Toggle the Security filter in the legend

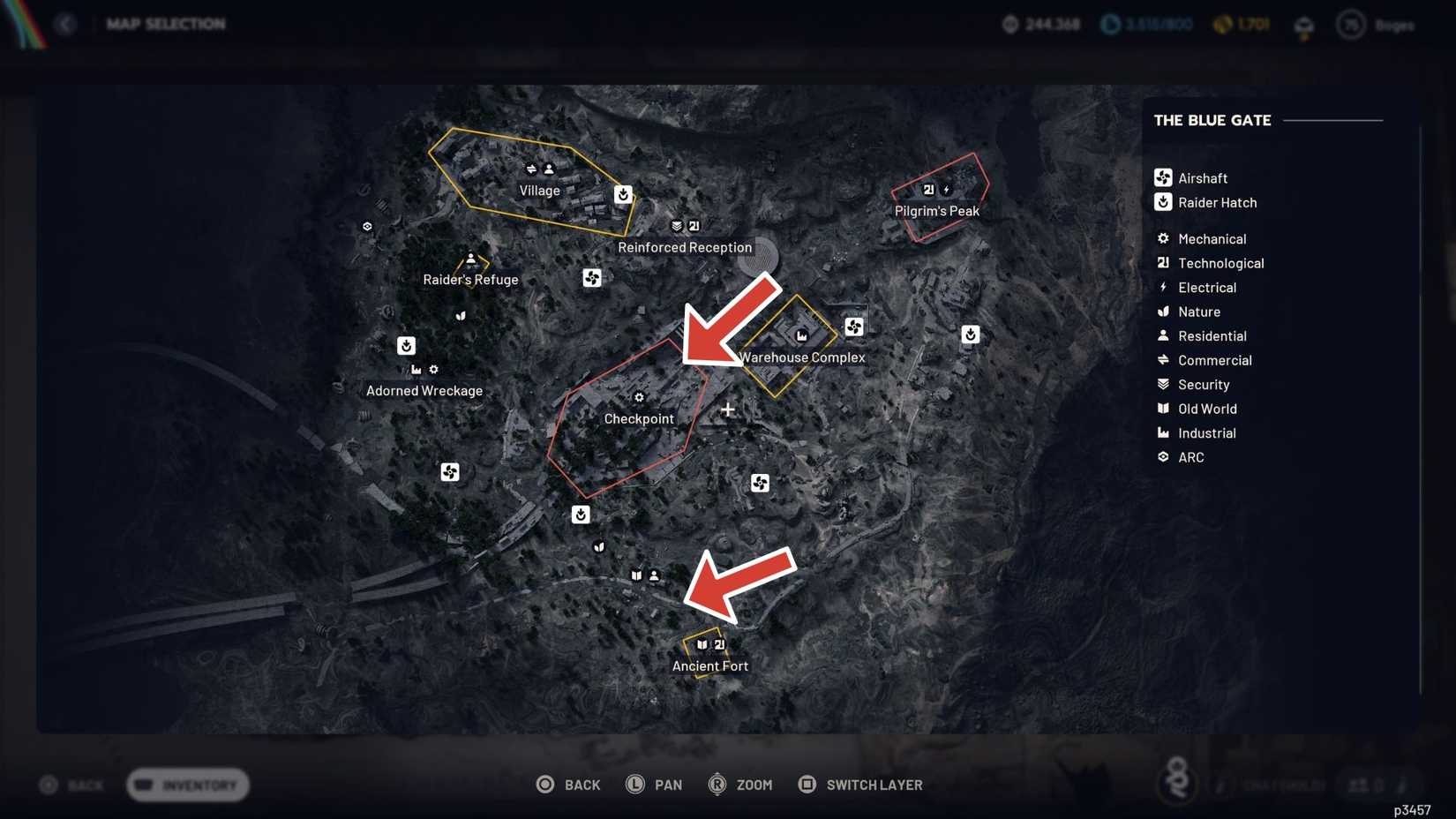(1163, 384)
